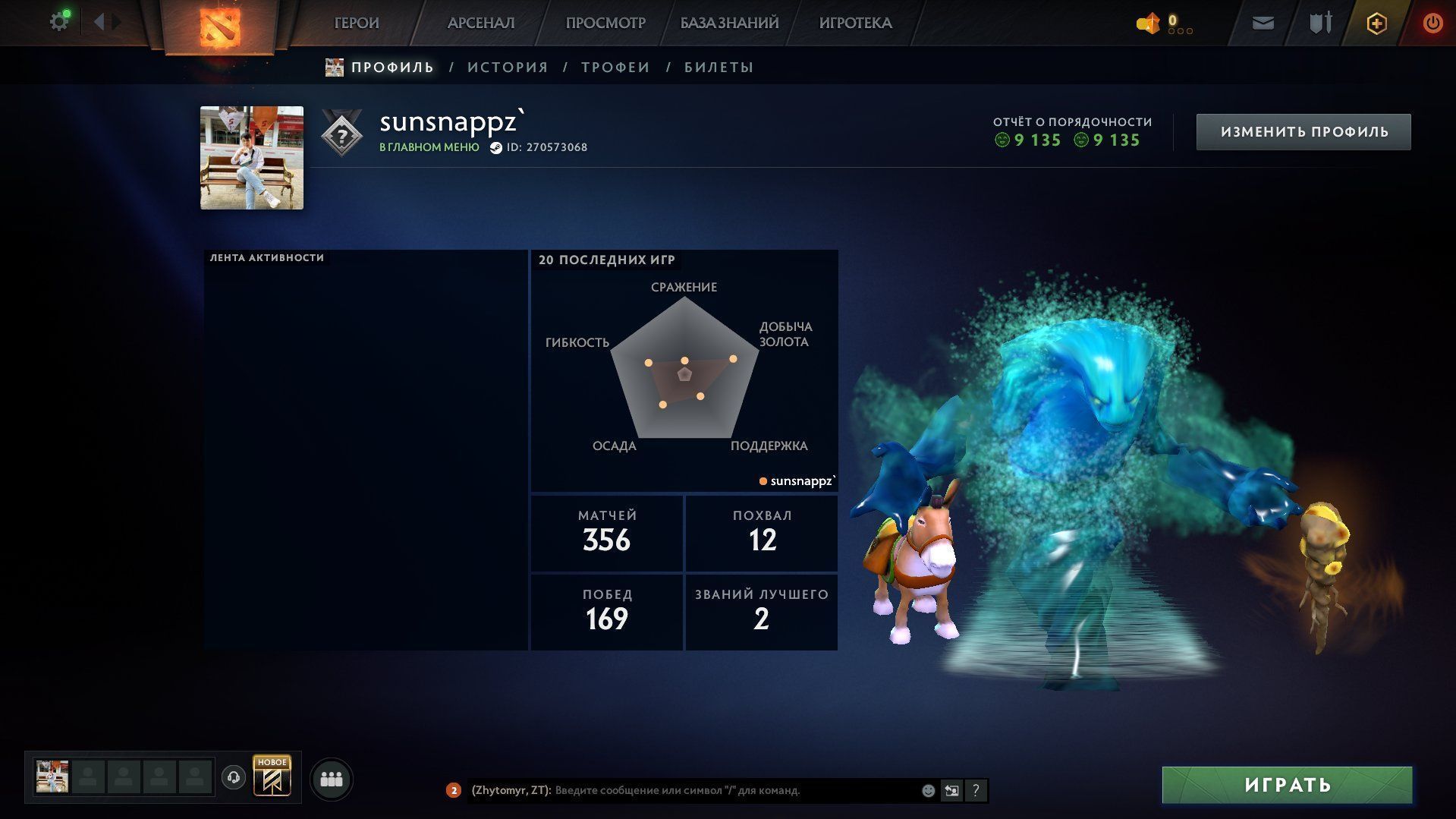Select the ИГРОТЕКА menu entry
This screenshot has height=819, width=1456.
(x=855, y=23)
